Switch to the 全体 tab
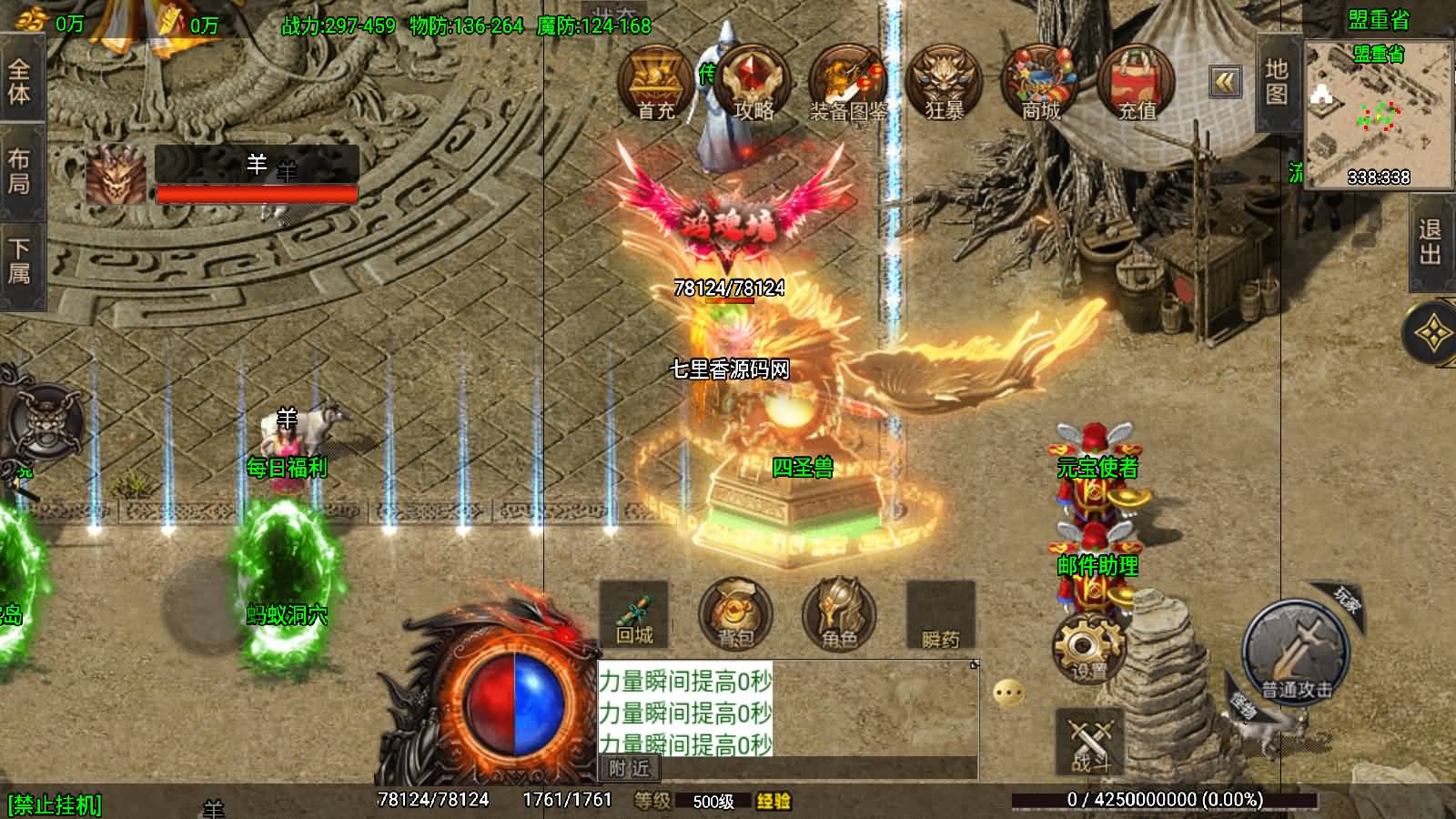1456x819 pixels. (20, 82)
